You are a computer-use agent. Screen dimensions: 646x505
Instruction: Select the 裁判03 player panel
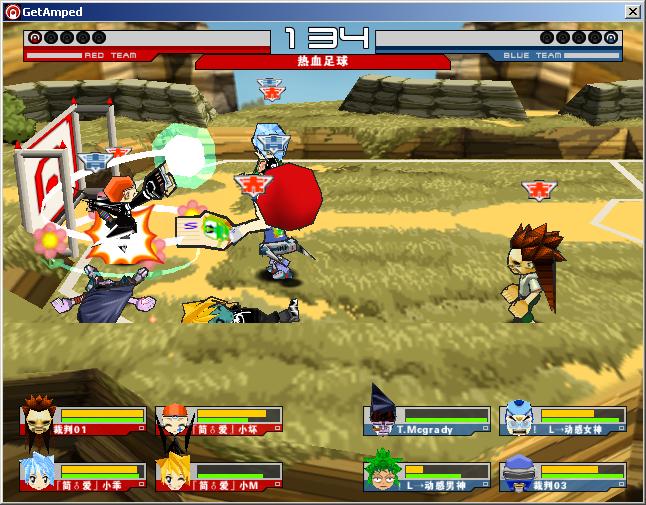coord(563,474)
